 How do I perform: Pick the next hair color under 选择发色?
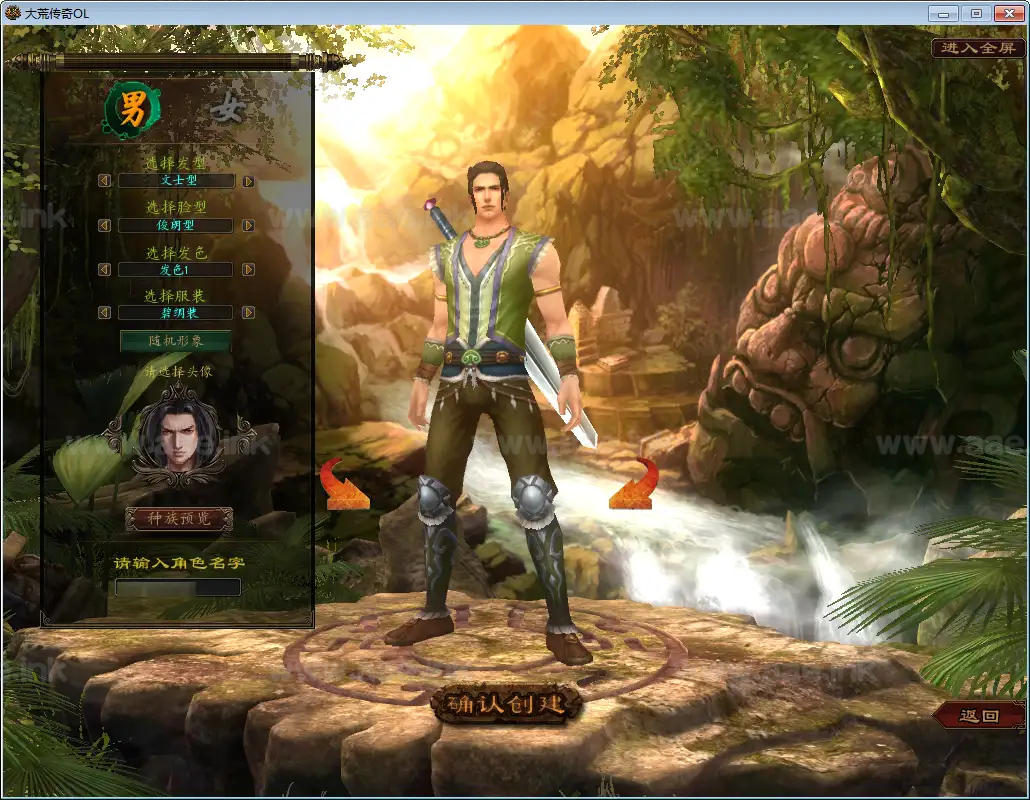pos(248,270)
